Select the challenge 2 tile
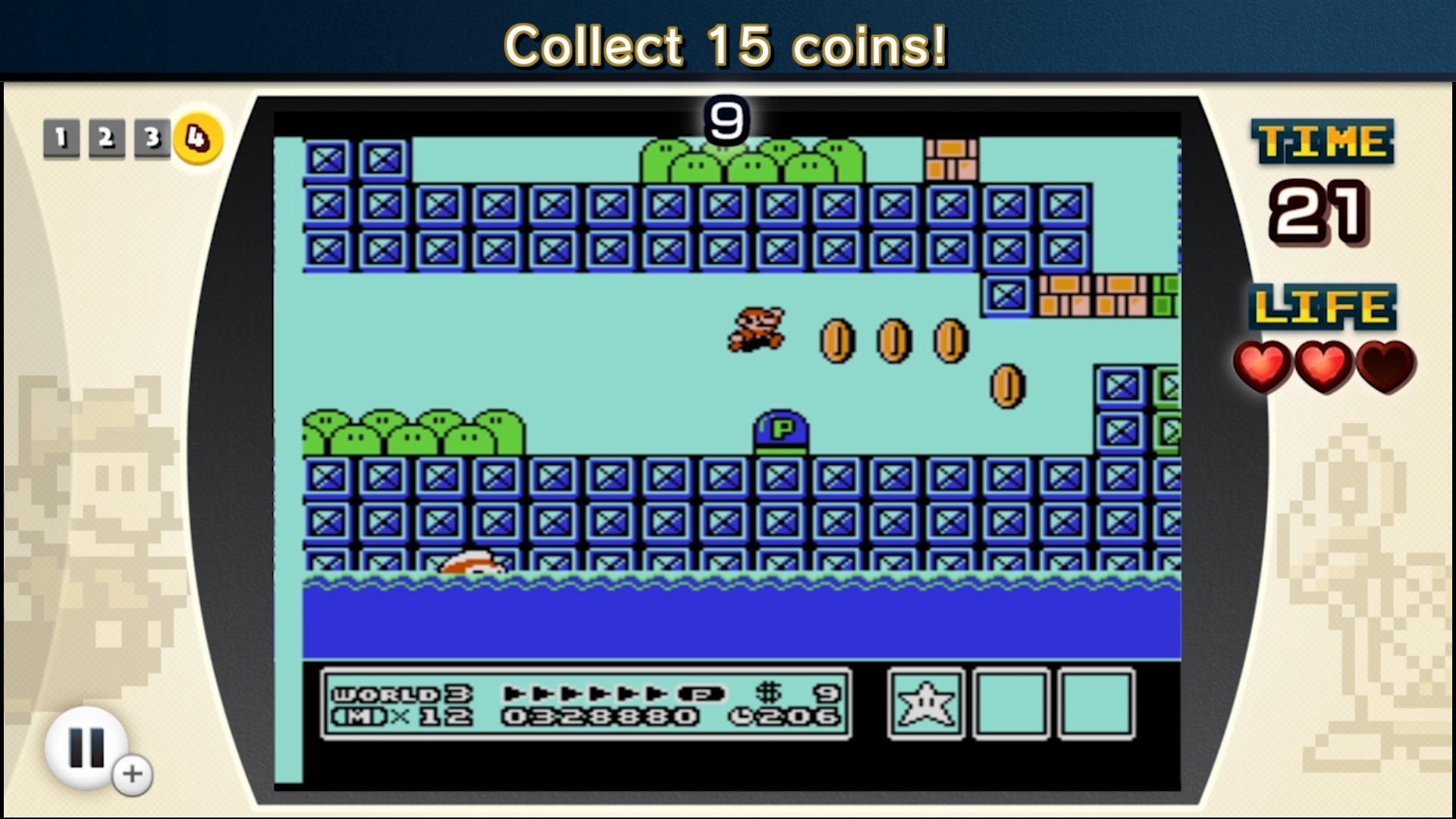The width and height of the screenshot is (1456, 819). [x=105, y=138]
